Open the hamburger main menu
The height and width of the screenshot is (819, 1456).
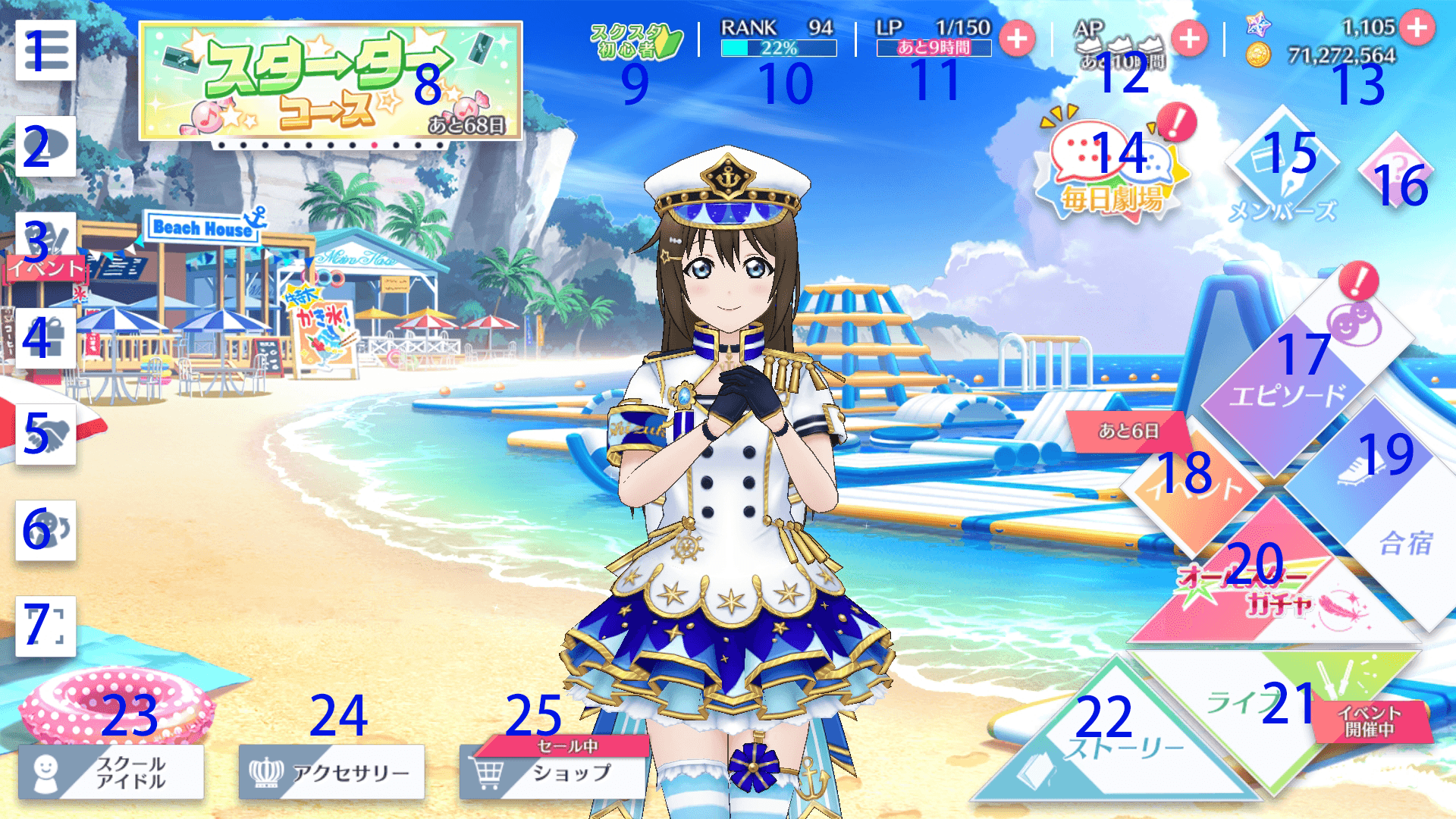[45, 51]
